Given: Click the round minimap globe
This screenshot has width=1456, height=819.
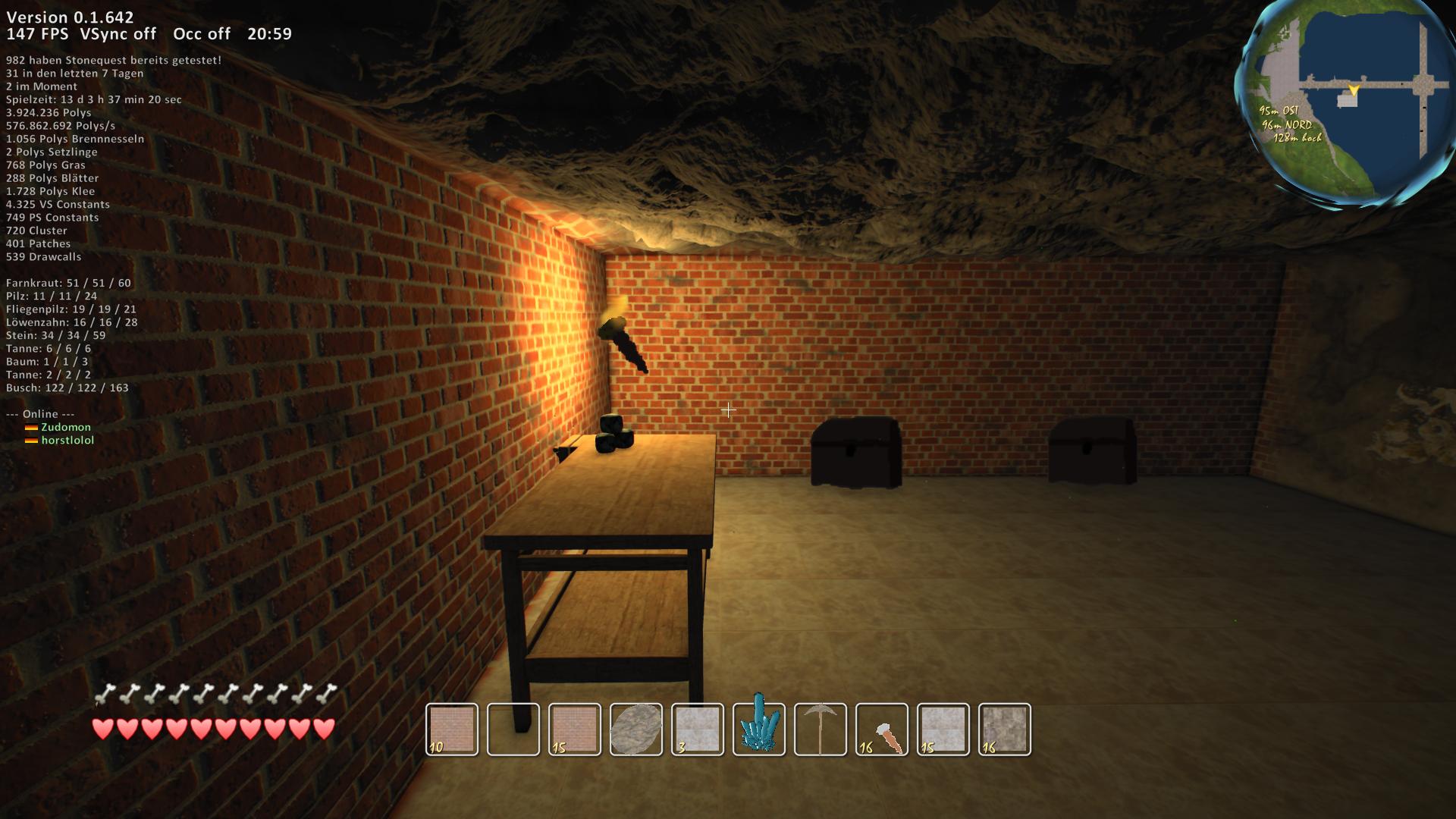Looking at the screenshot, I should pos(1347,102).
